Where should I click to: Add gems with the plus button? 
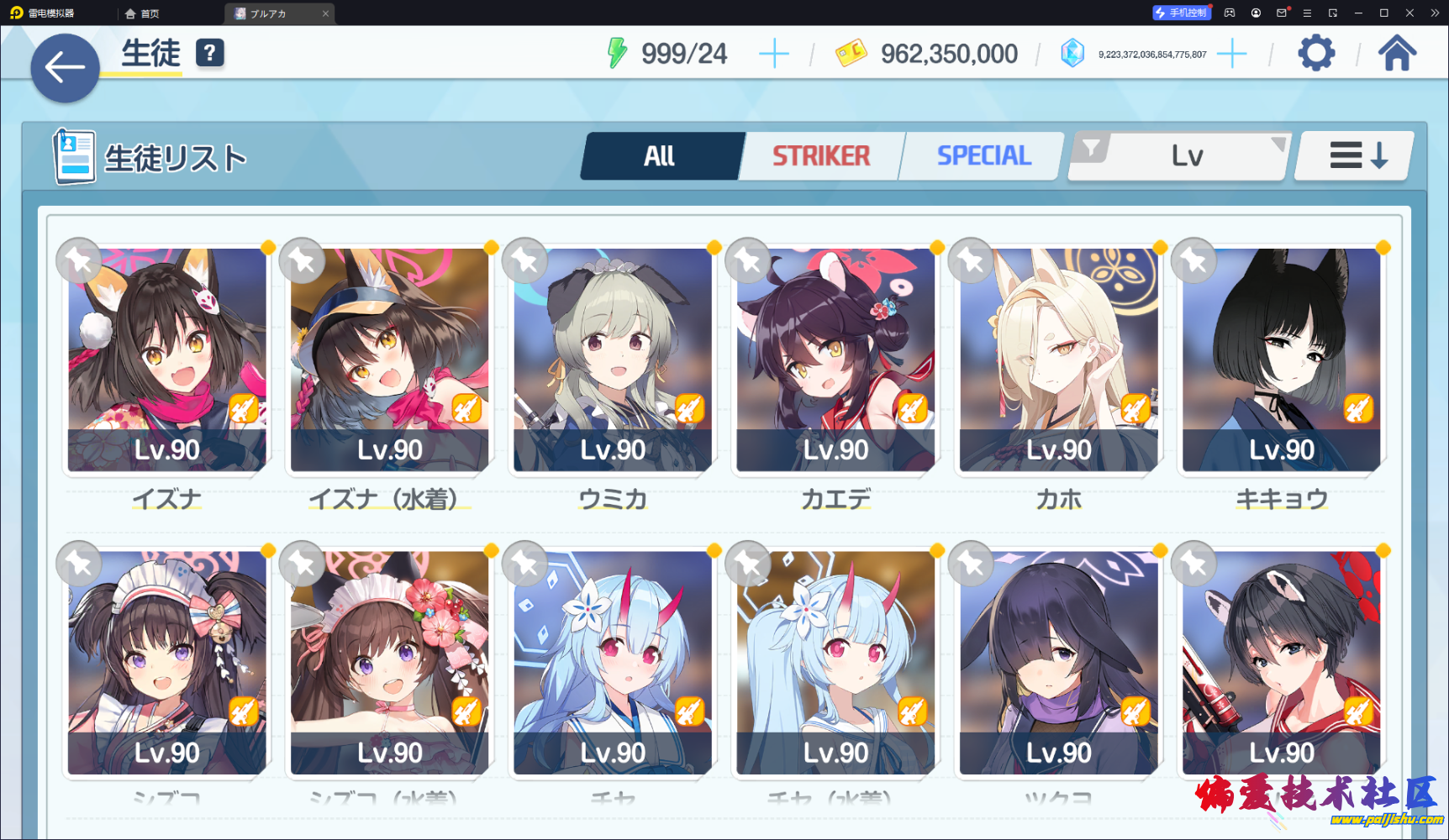coord(1231,55)
